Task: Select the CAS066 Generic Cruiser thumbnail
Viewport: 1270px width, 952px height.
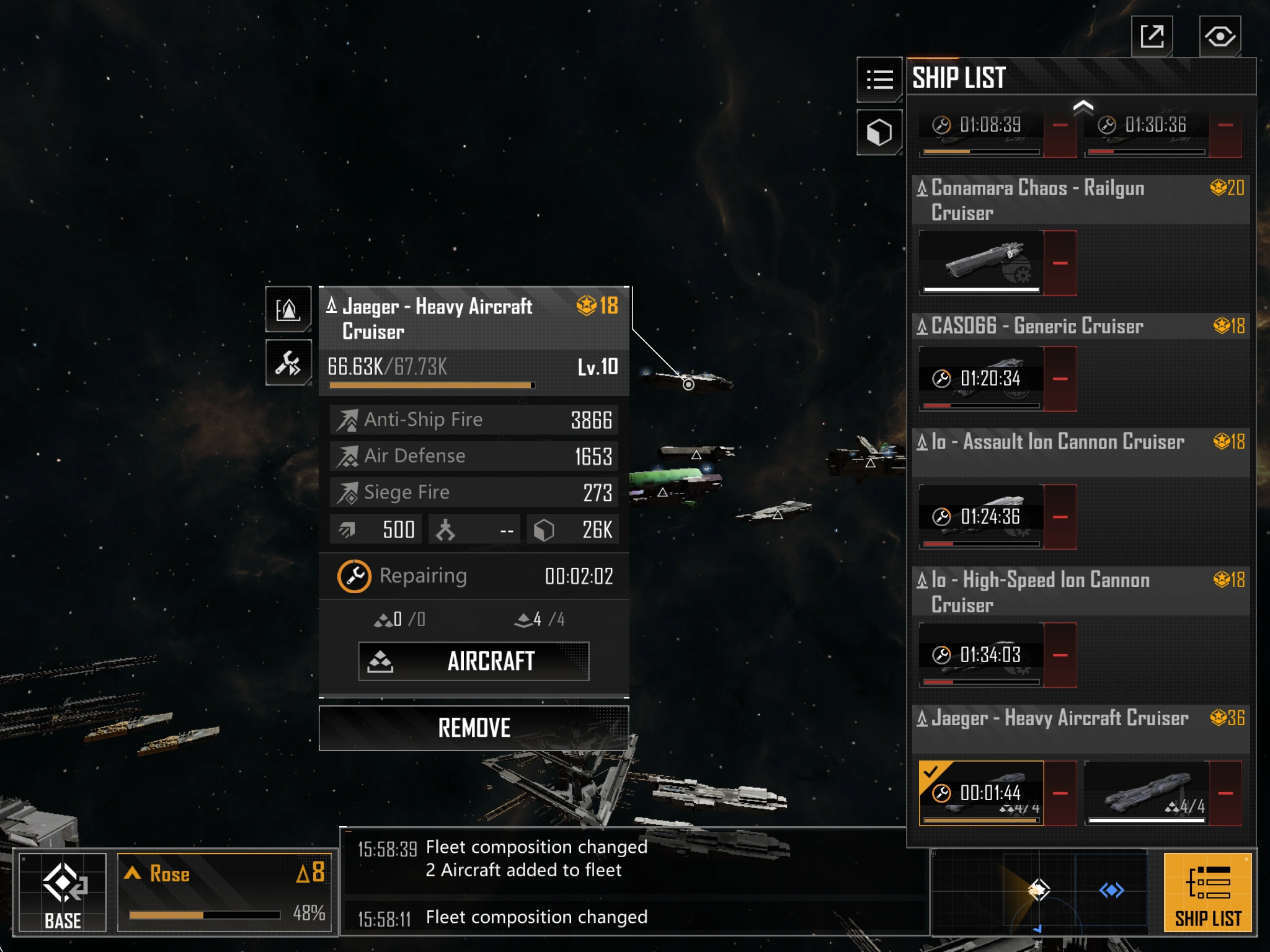Action: (x=981, y=378)
